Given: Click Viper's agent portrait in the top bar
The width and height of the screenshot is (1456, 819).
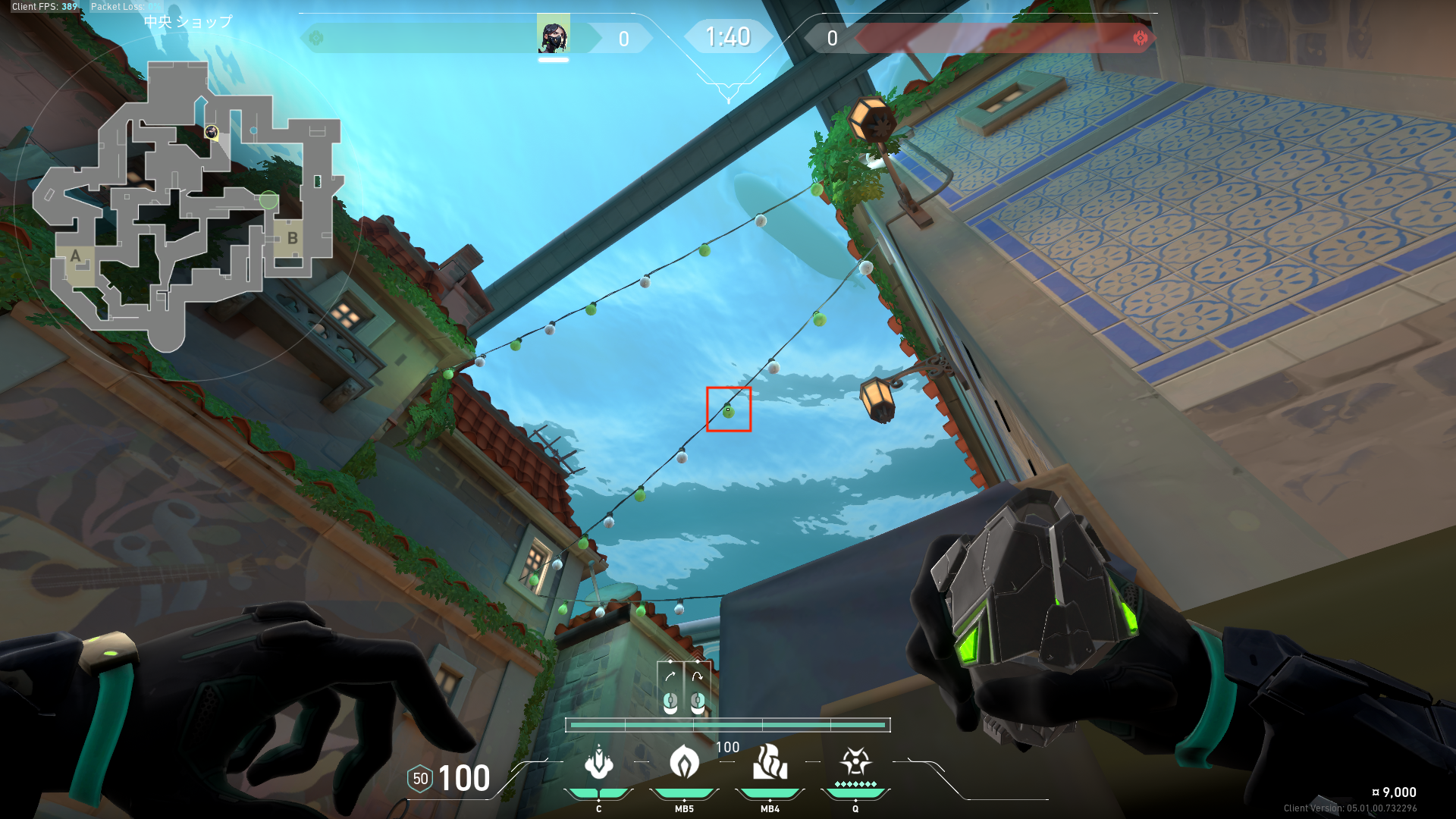Looking at the screenshot, I should click(x=553, y=36).
